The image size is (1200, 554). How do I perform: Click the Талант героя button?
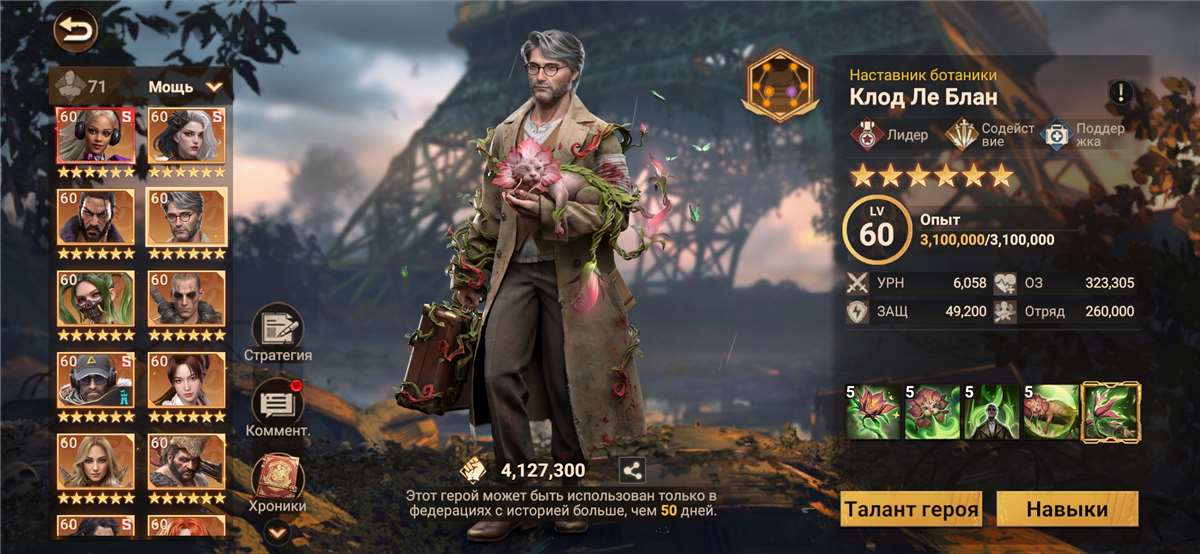coord(911,509)
